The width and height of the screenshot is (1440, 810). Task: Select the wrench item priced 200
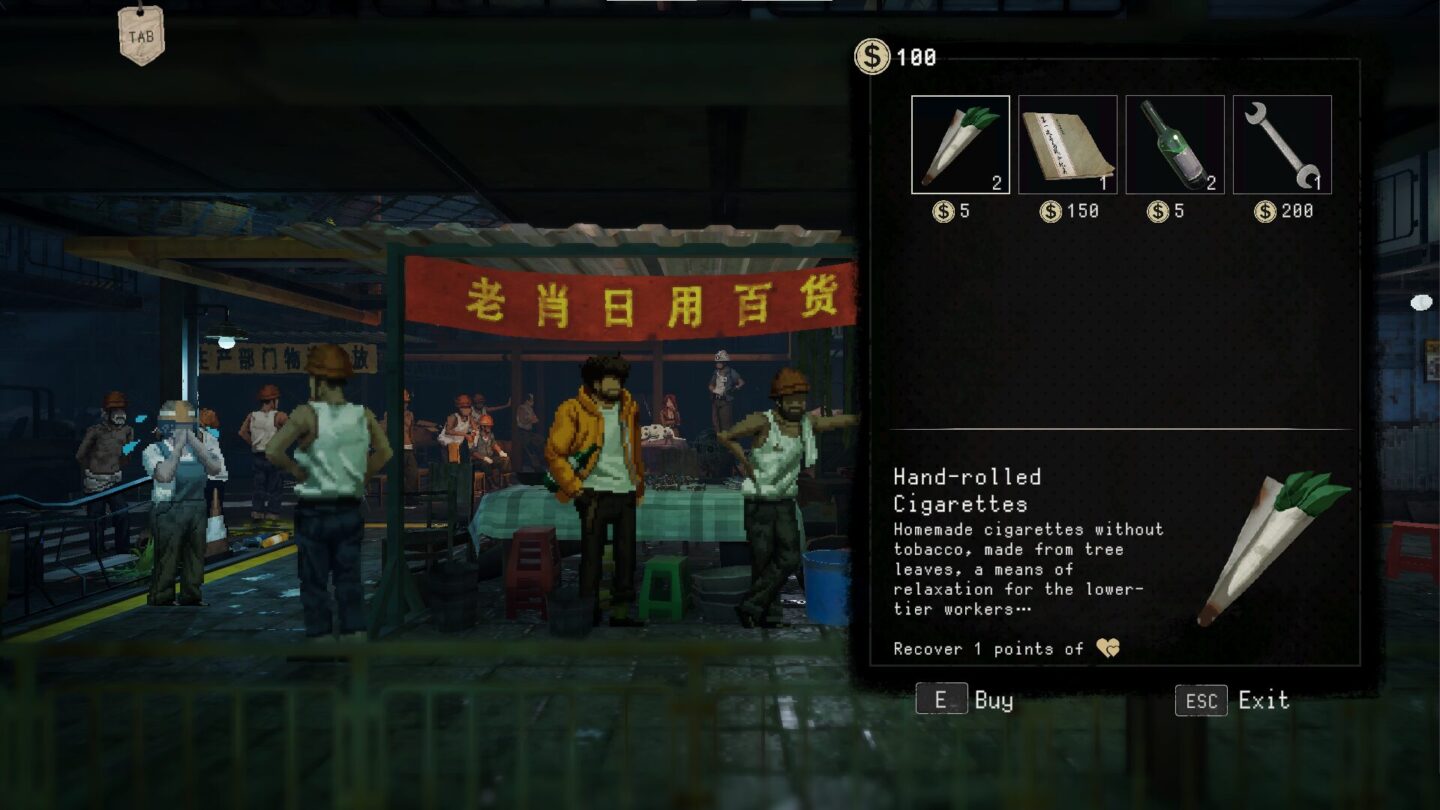[1283, 144]
